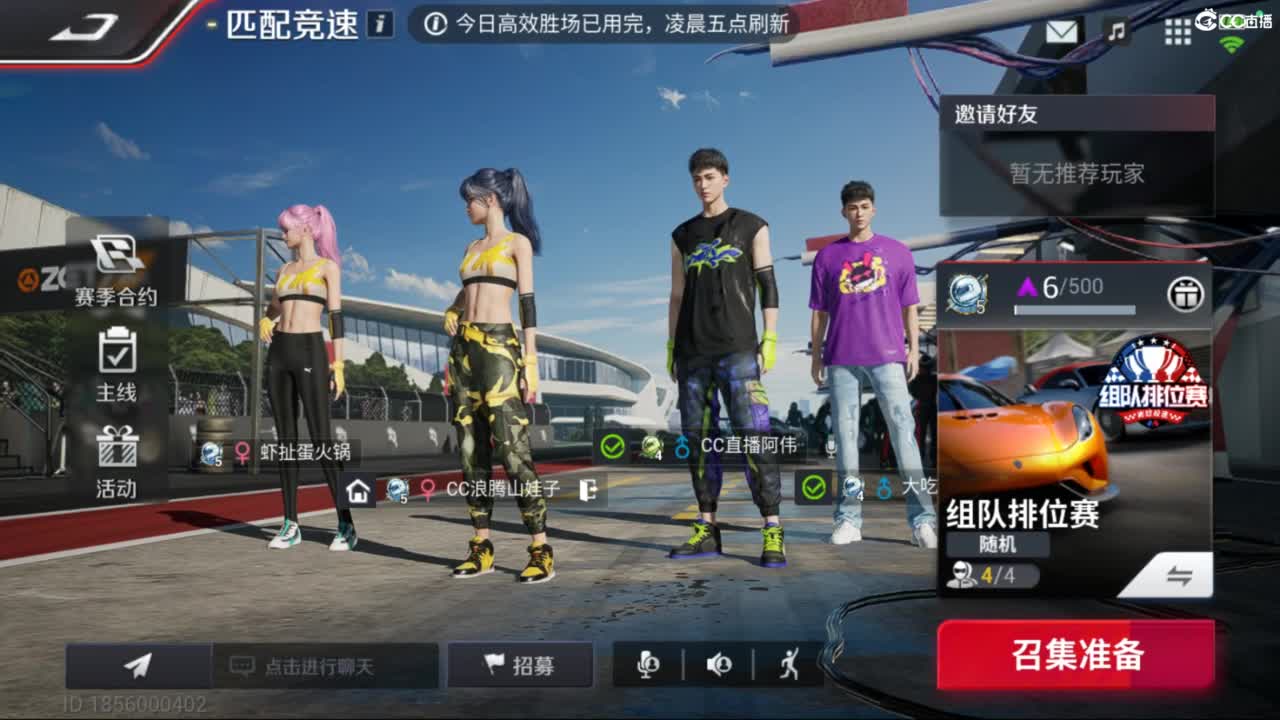Select the quick-exit running figure icon
The height and width of the screenshot is (720, 1280).
(x=788, y=663)
